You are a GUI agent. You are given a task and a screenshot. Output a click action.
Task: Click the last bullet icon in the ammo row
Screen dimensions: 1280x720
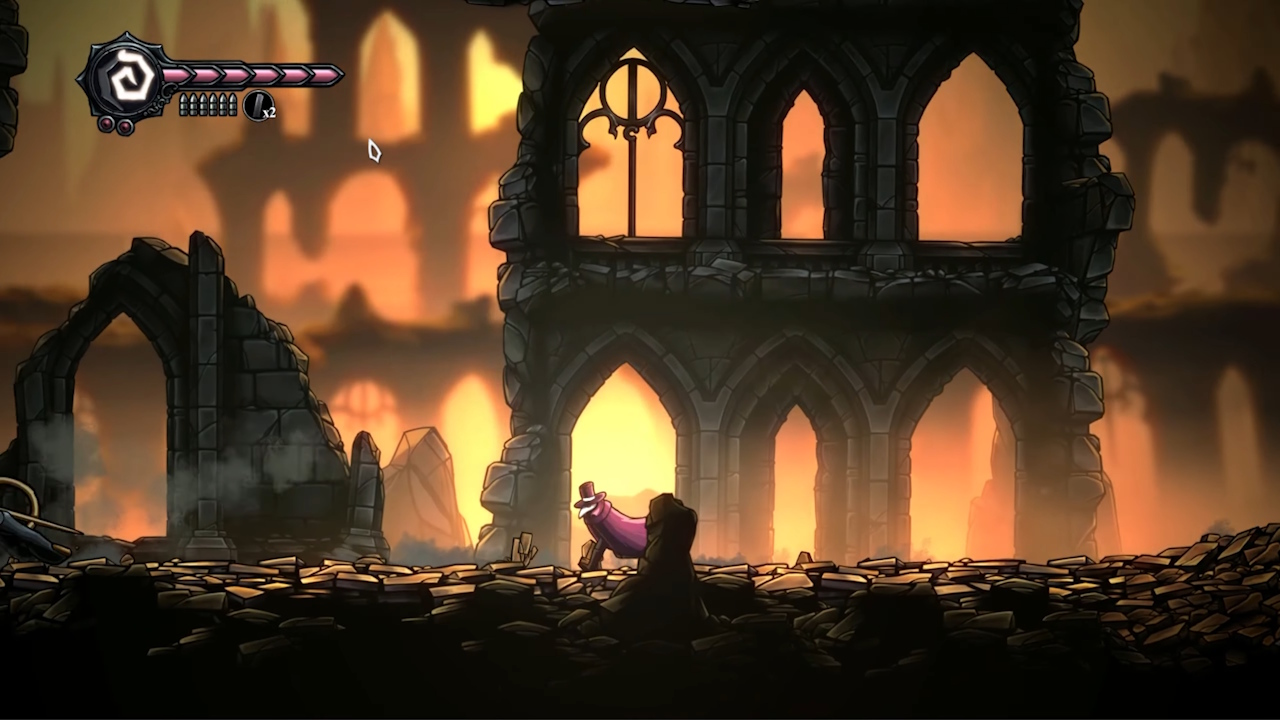(x=234, y=104)
